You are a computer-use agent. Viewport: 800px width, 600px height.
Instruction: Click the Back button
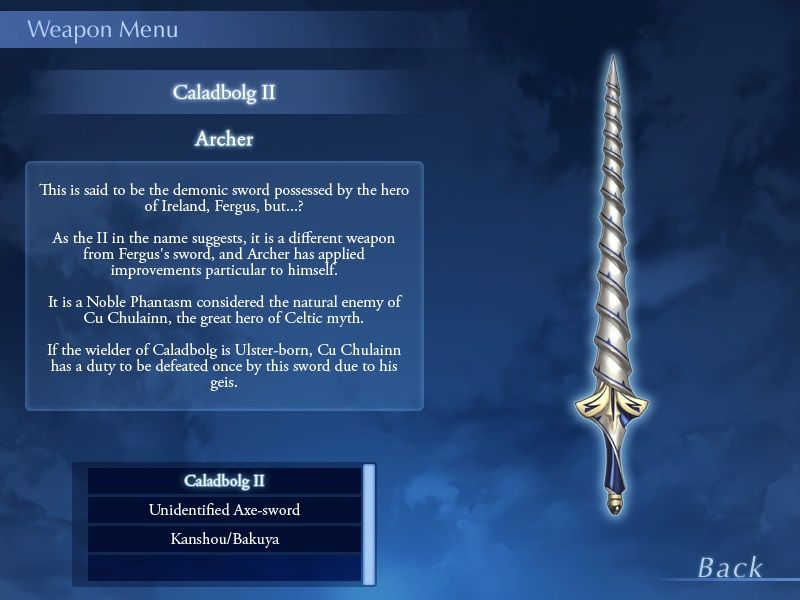(730, 568)
